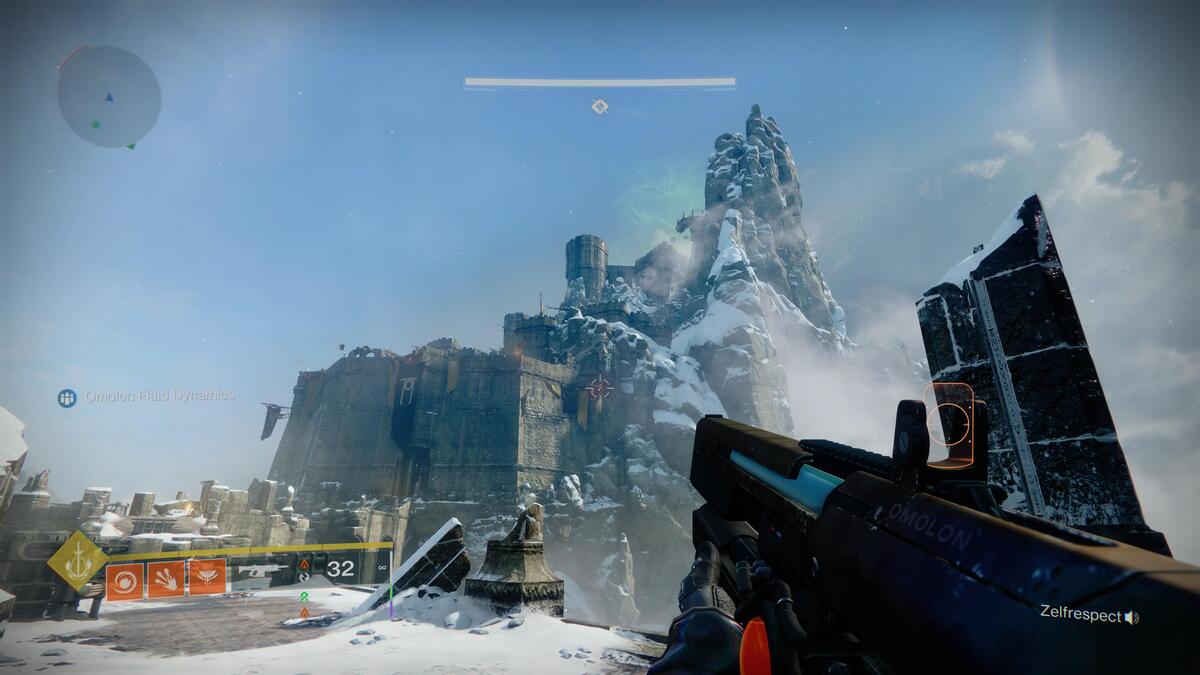
Task: Trigger the orange hand melee ability icon
Action: pos(166,579)
